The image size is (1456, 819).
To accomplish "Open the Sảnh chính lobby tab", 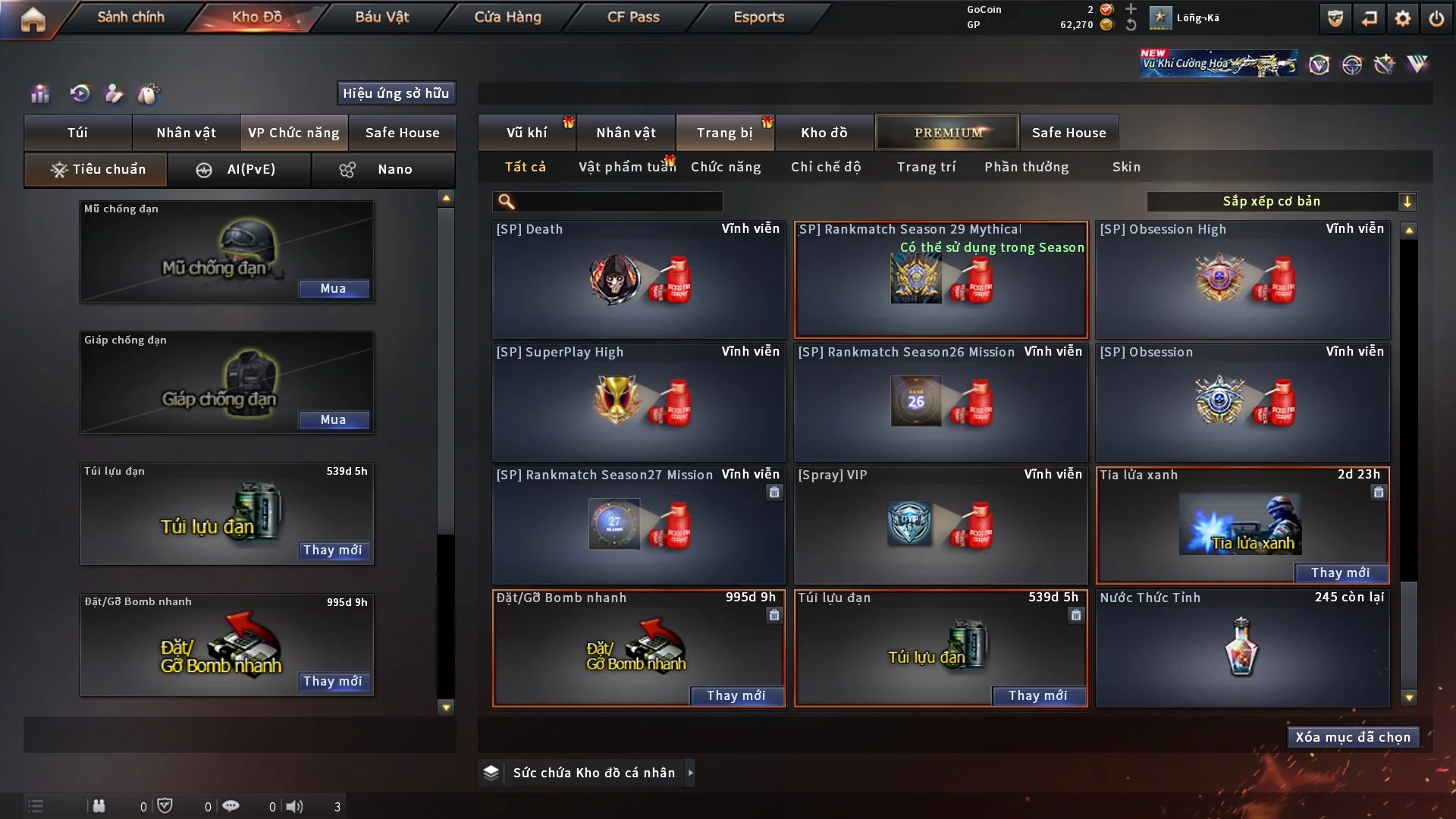I will point(130,17).
